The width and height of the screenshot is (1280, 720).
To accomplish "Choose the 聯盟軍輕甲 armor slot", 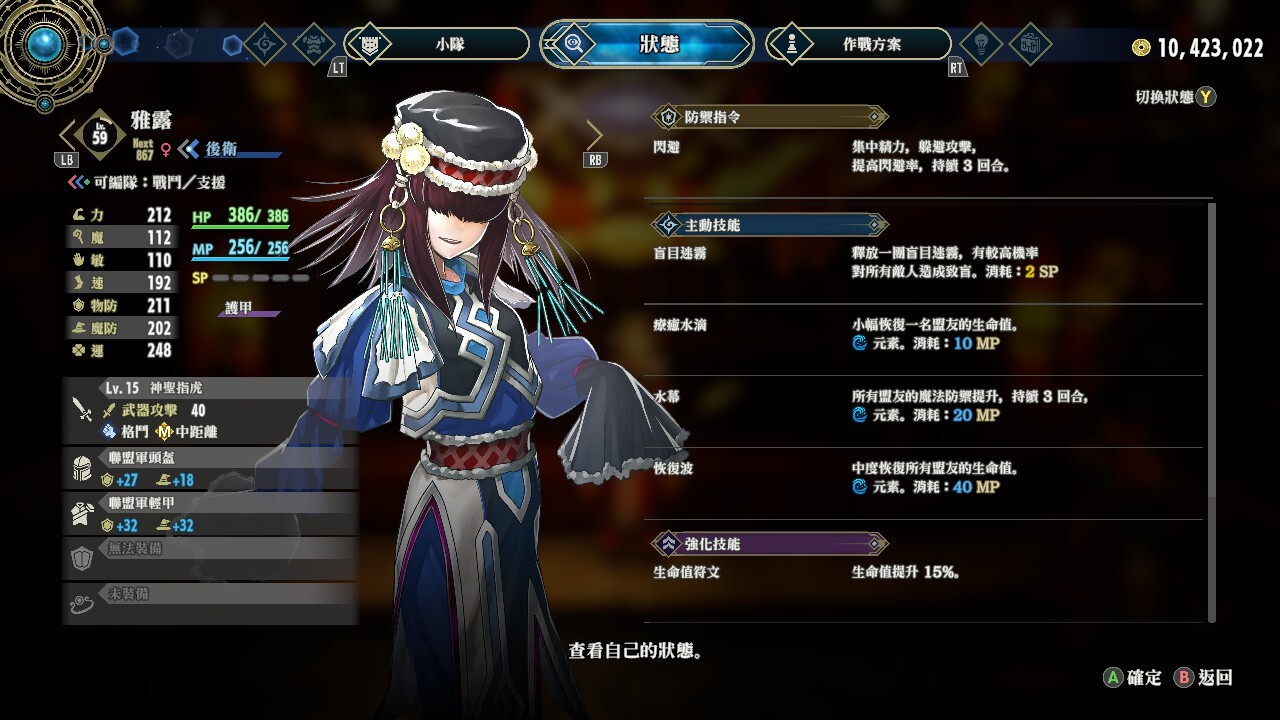I will pyautogui.click(x=210, y=514).
